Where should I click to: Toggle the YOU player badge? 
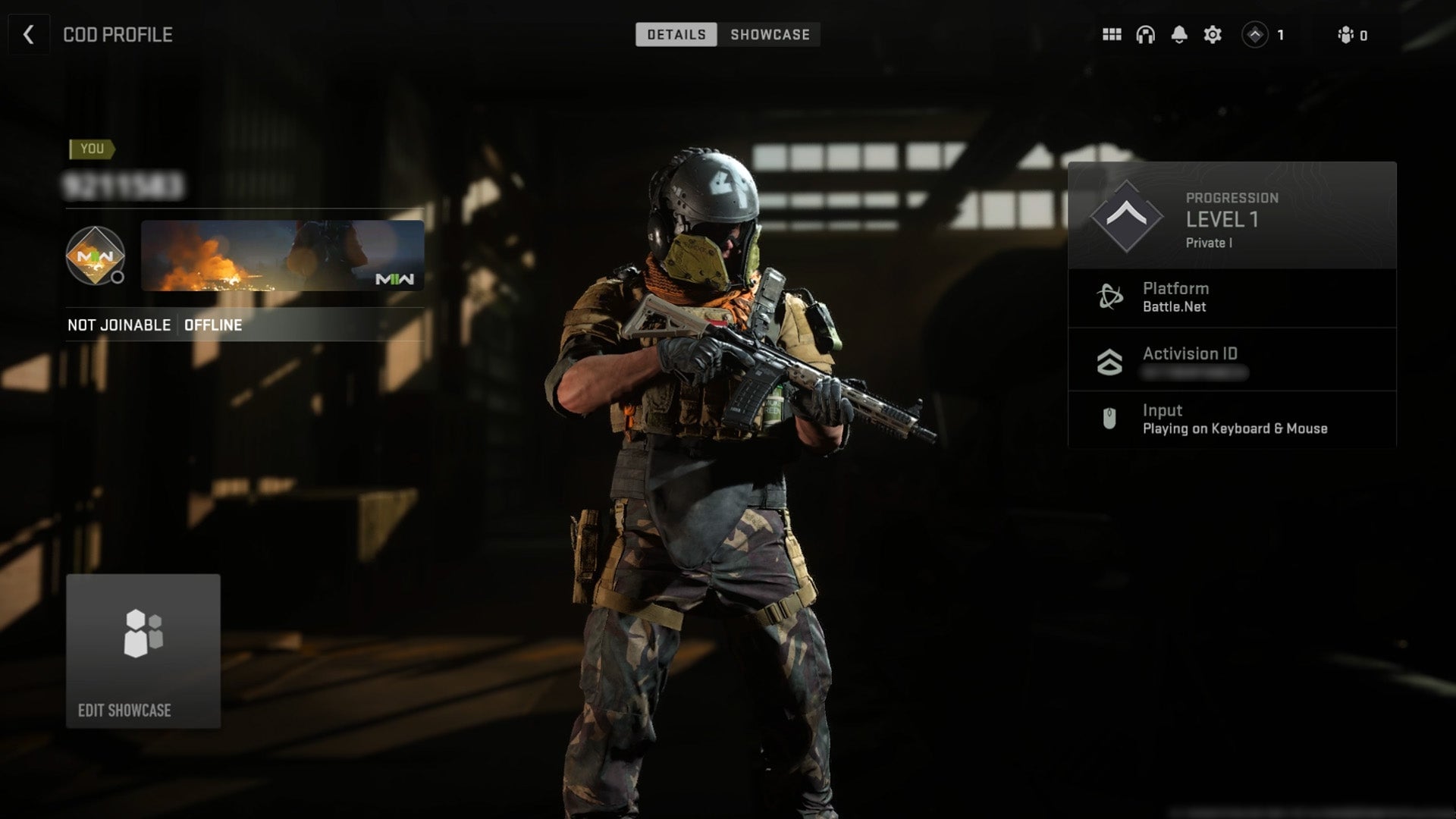[x=91, y=149]
